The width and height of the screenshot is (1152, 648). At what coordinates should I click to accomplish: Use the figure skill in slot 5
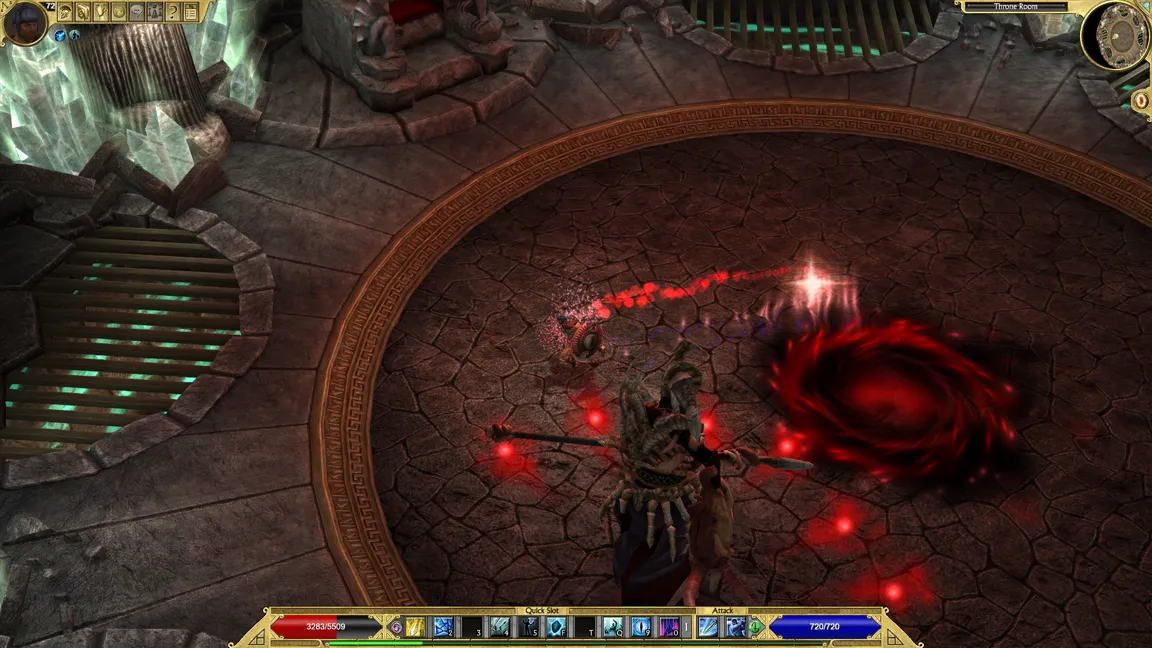pyautogui.click(x=528, y=627)
